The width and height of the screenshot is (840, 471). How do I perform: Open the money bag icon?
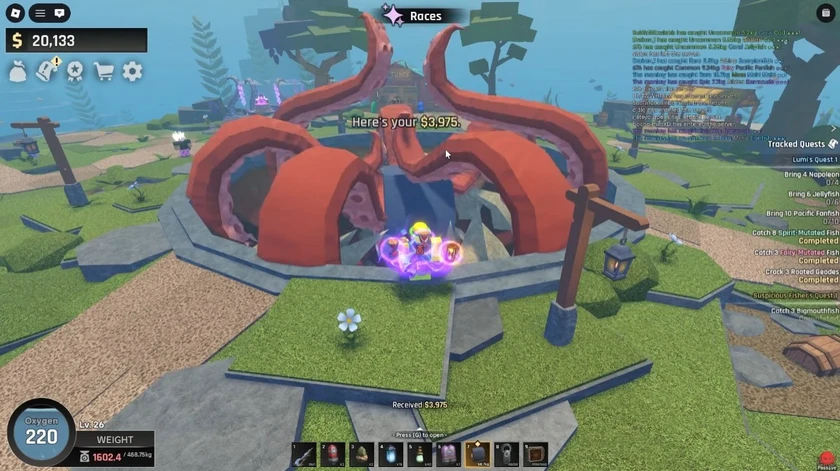point(18,71)
